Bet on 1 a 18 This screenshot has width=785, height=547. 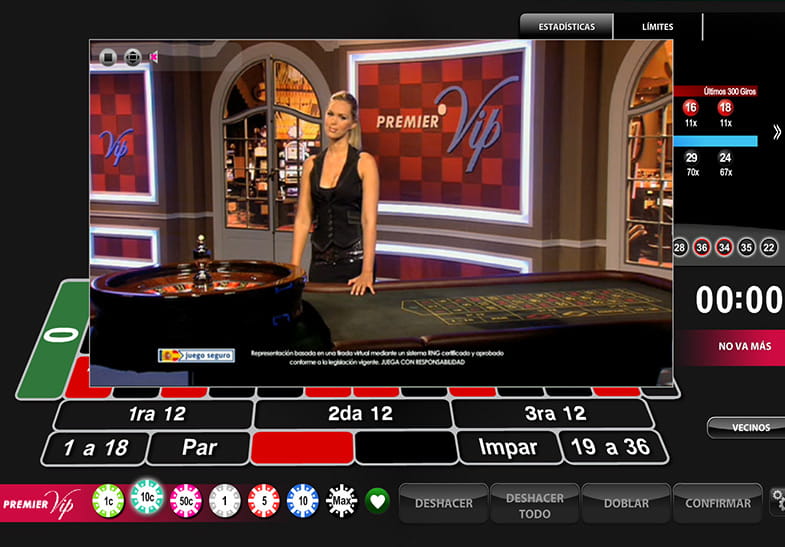(95, 447)
